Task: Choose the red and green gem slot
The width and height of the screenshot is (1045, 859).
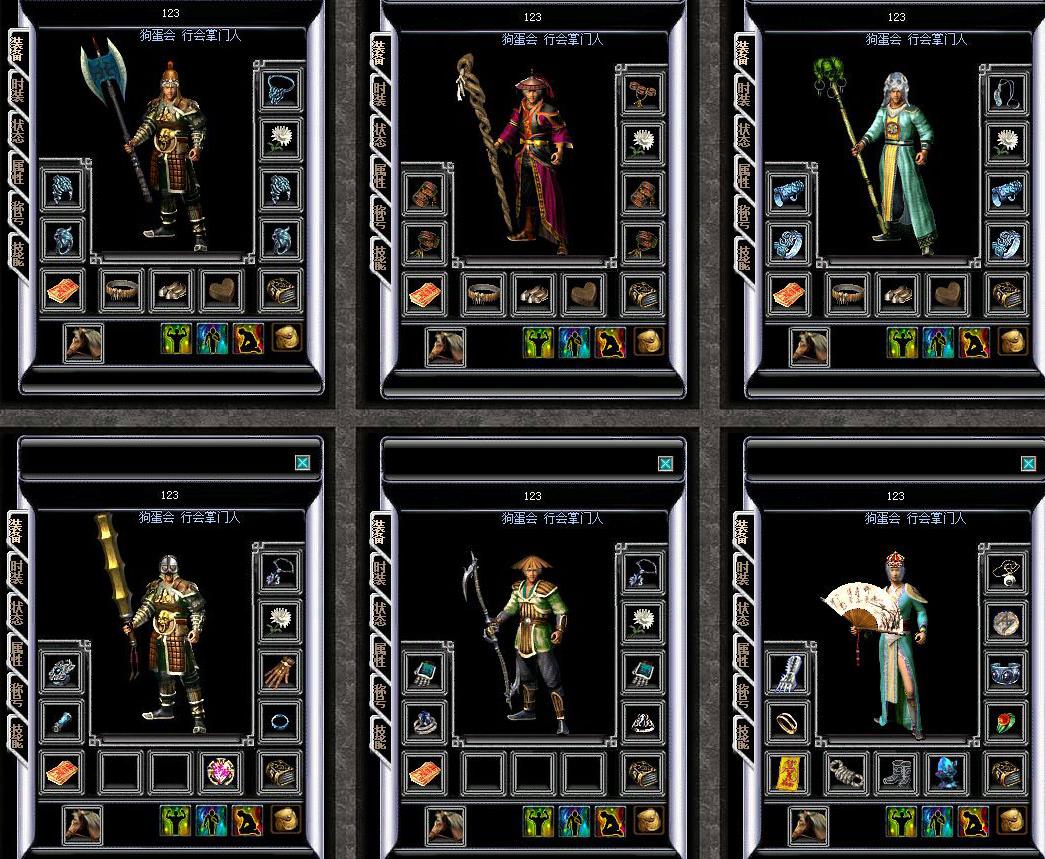Action: point(1007,720)
